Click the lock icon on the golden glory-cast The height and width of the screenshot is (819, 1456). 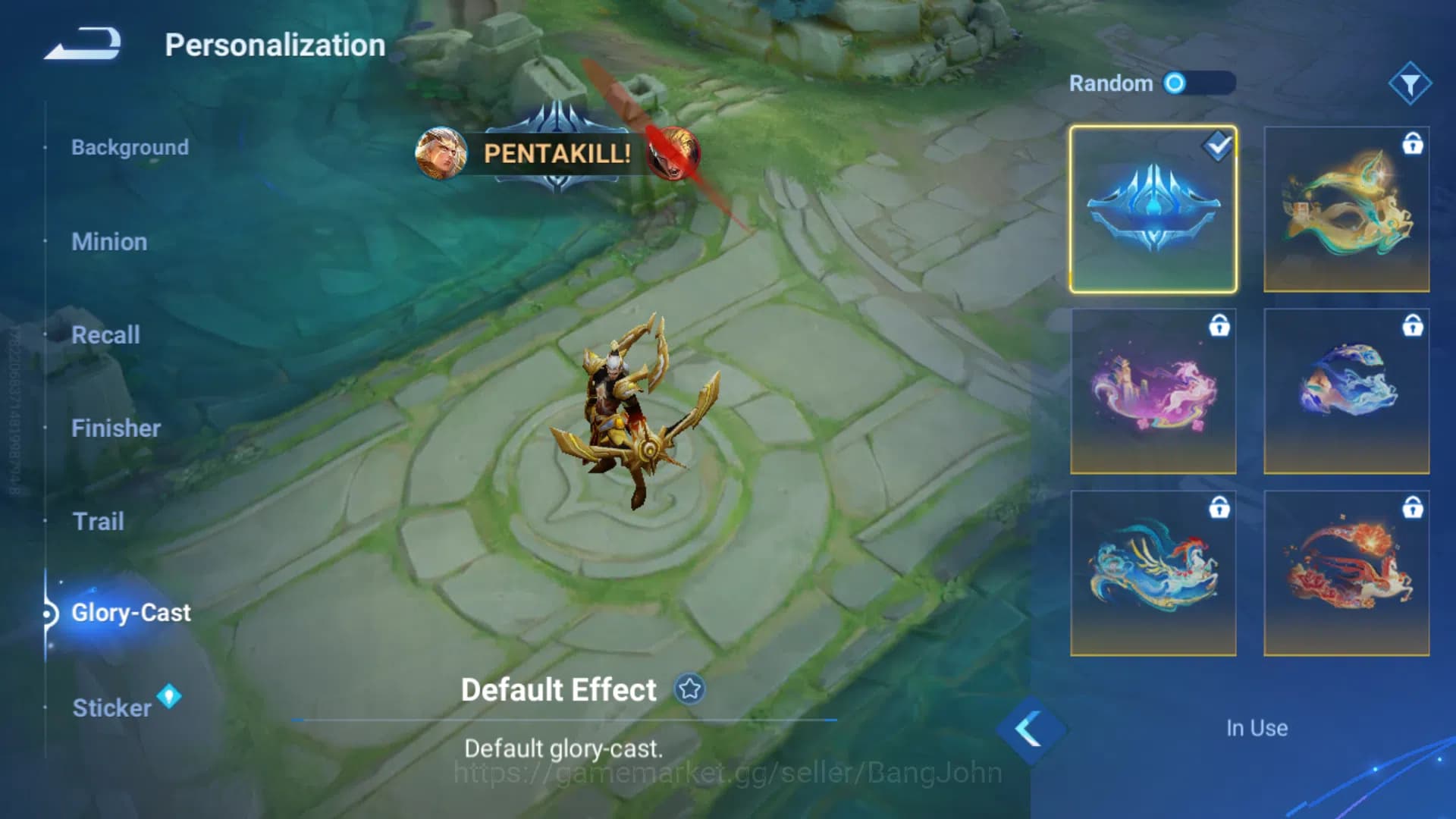click(x=1412, y=146)
